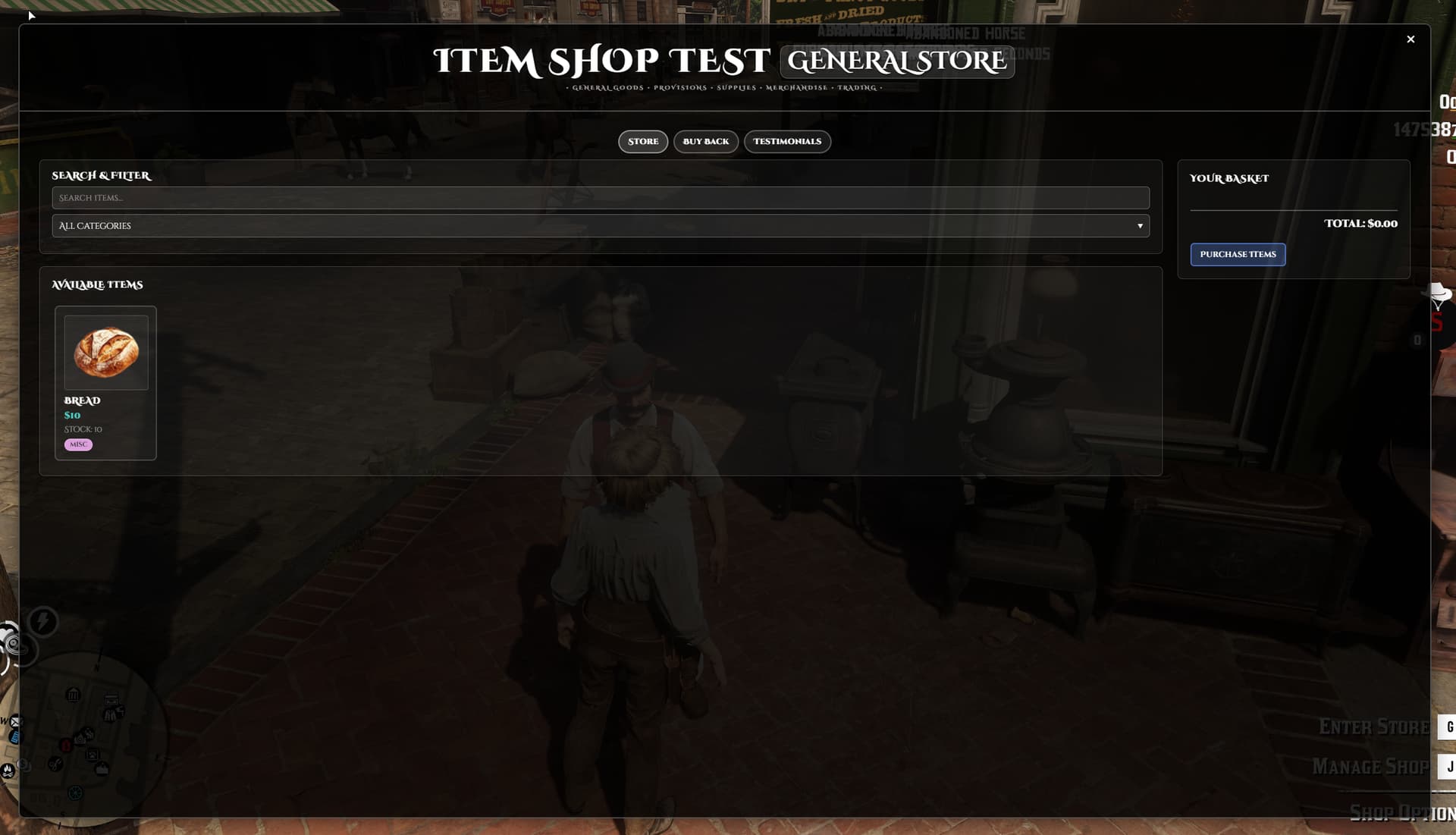Viewport: 1456px width, 835px height.
Task: Click the tailor clothing icon on the minimap
Action: [x=111, y=714]
